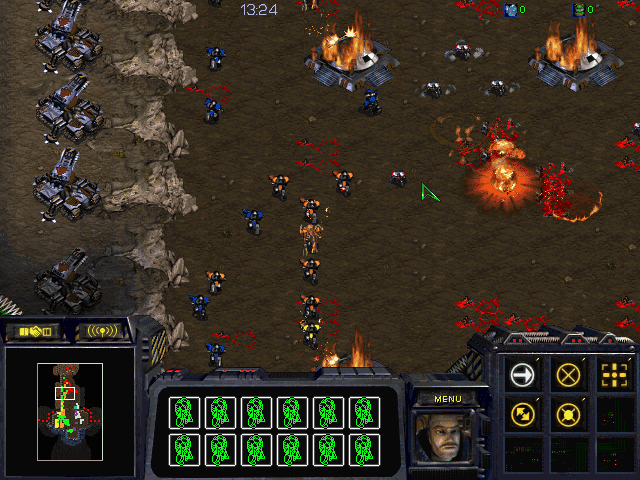640x480 pixels.
Task: Open the messaging broadcast button
Action: [x=103, y=331]
